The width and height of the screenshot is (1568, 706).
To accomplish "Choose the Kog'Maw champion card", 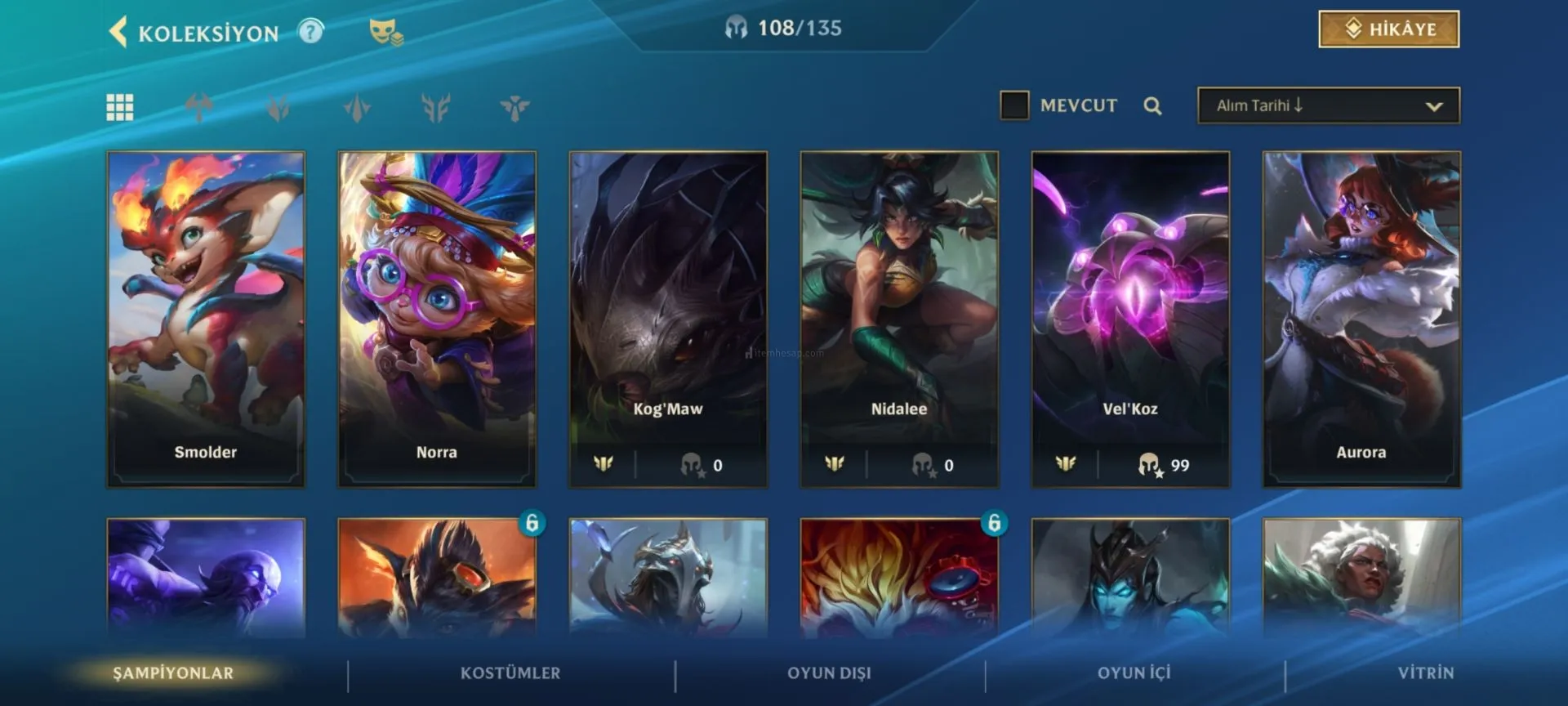I will pyautogui.click(x=668, y=319).
